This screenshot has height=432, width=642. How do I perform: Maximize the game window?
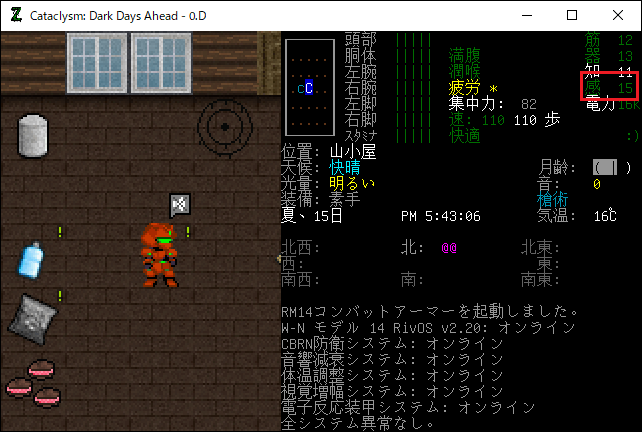tap(572, 15)
